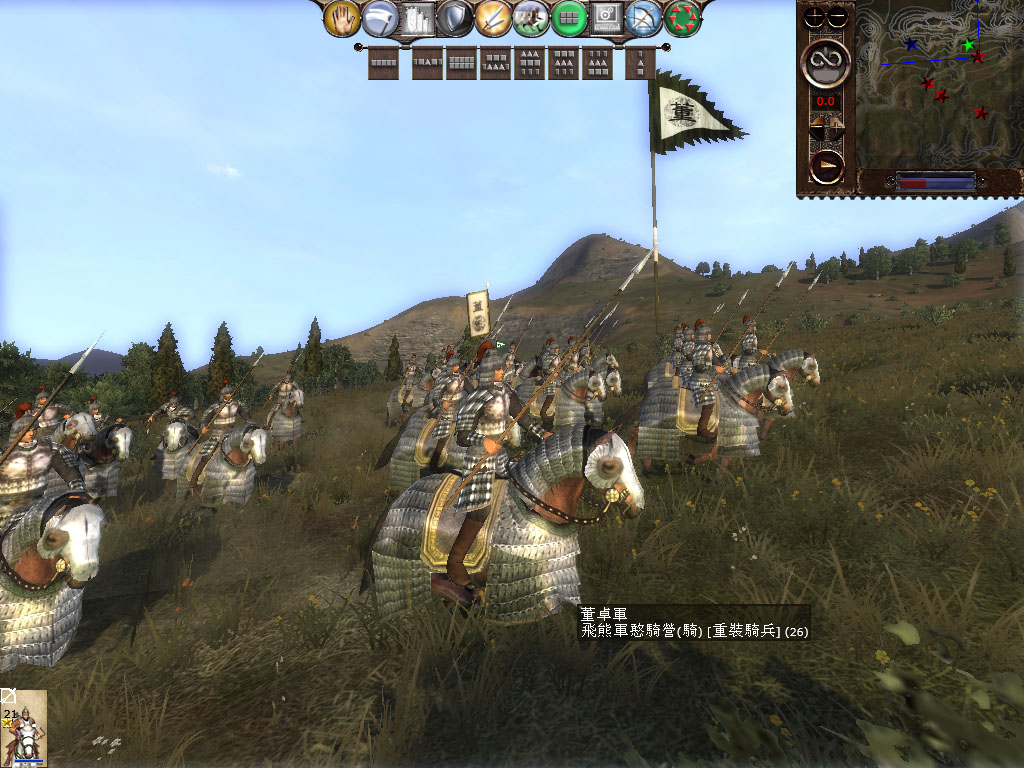Image resolution: width=1024 pixels, height=768 pixels.
Task: Toggle the shield guard mode button
Action: [455, 18]
